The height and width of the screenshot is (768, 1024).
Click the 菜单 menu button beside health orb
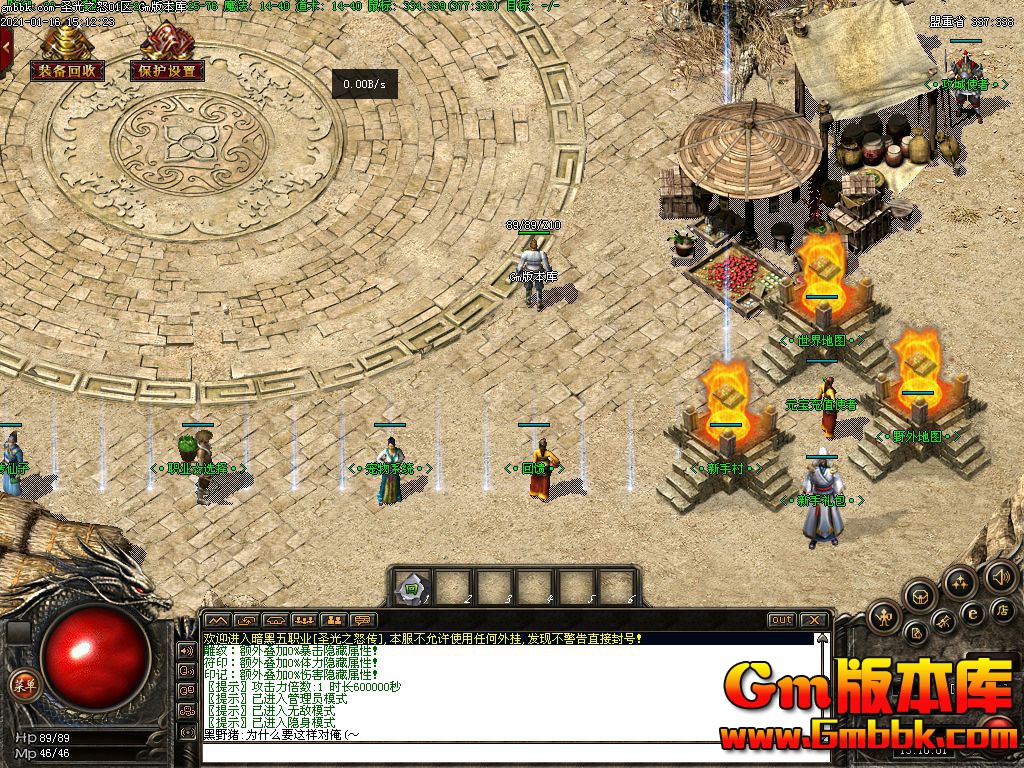[x=22, y=684]
